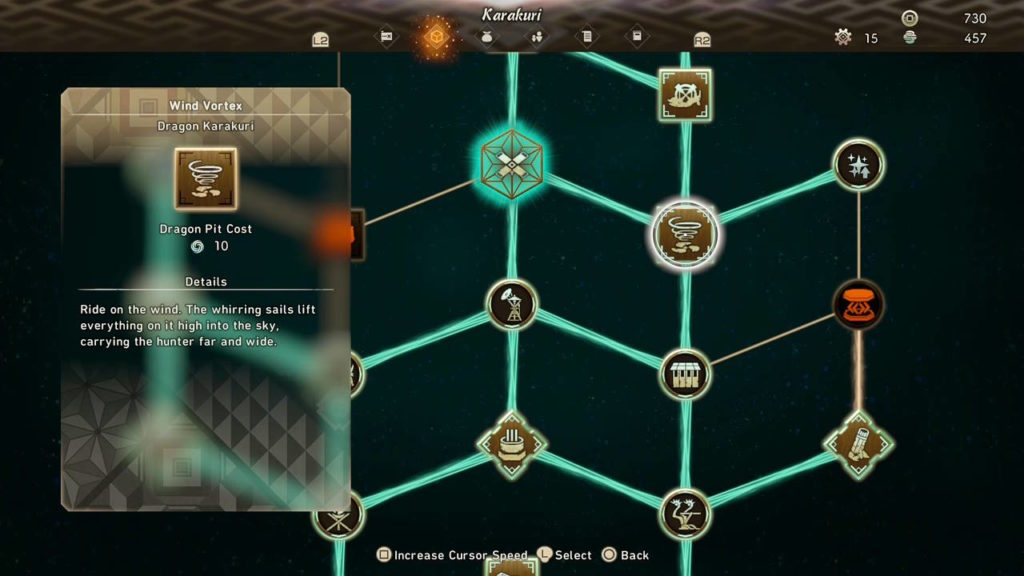Choose the glowing hexagon crossed-planks node

(x=512, y=162)
